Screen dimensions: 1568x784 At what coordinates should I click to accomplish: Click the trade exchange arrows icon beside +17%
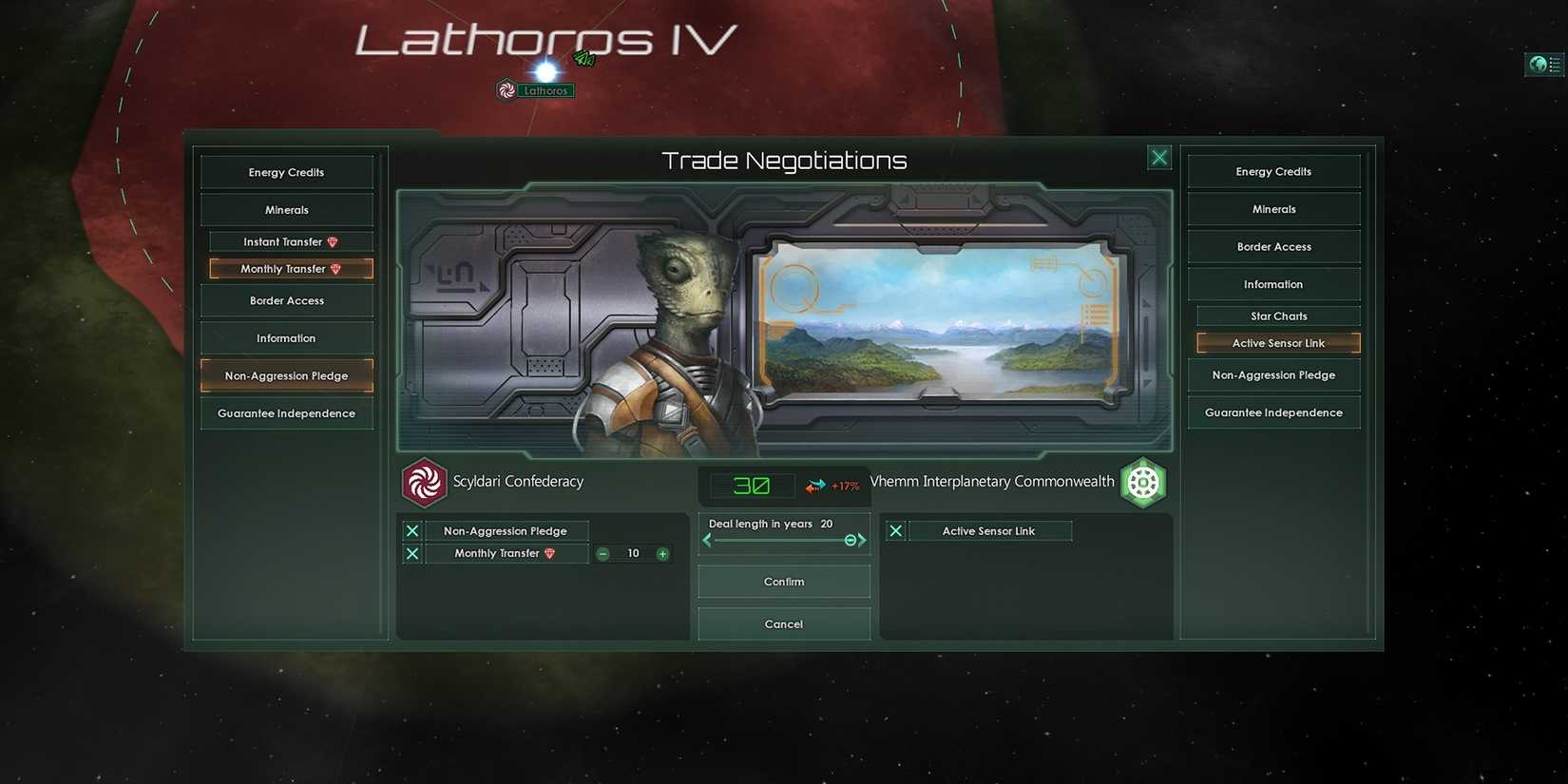point(815,485)
